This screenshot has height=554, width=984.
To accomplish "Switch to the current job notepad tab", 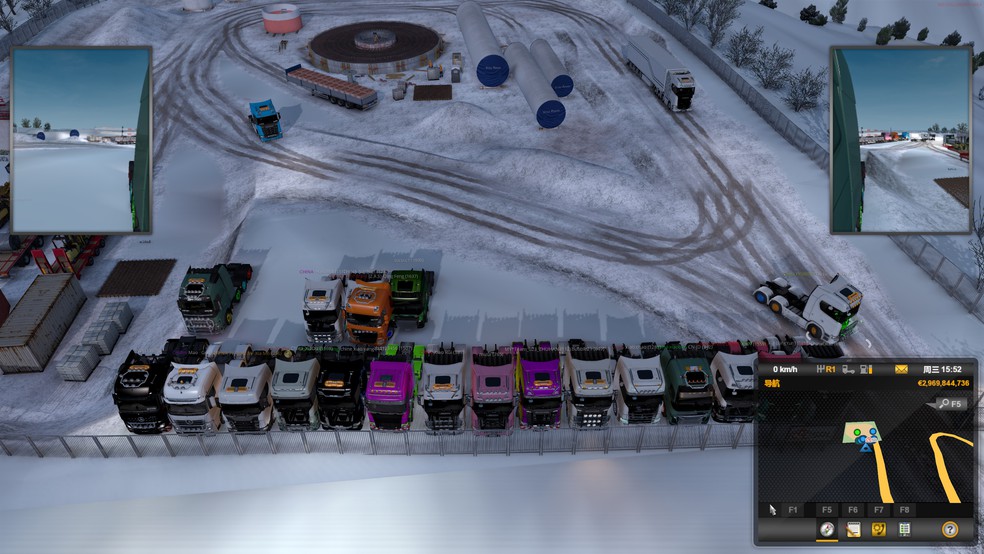I will click(853, 529).
